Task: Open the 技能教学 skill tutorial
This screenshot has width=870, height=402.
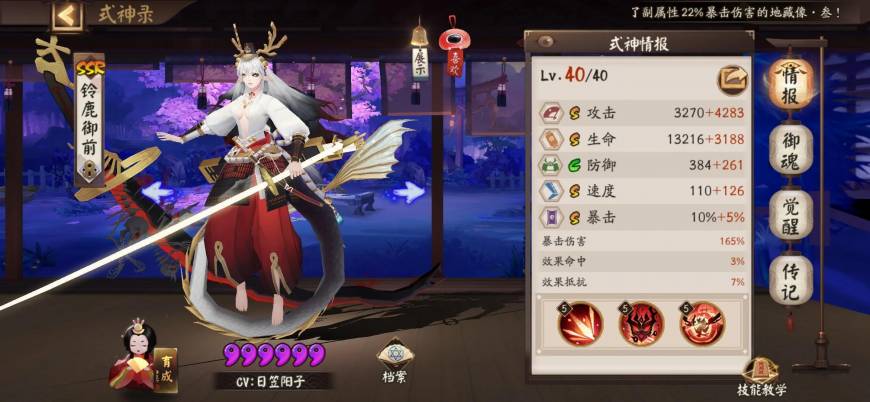Action: [762, 376]
